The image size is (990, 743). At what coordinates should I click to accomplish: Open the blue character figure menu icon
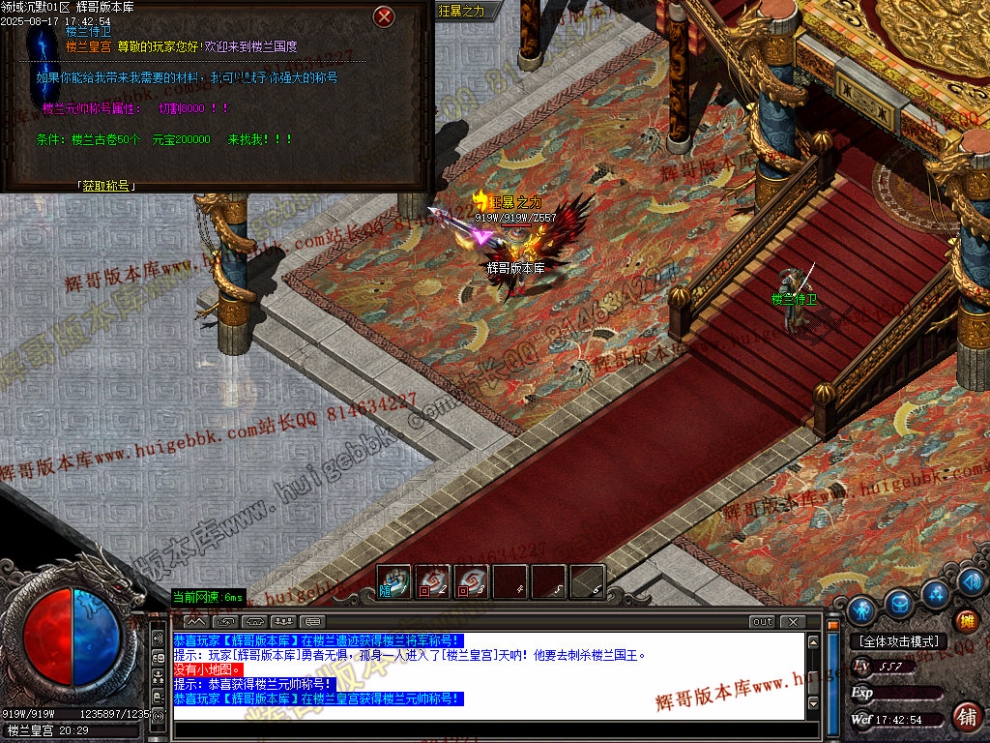(862, 609)
